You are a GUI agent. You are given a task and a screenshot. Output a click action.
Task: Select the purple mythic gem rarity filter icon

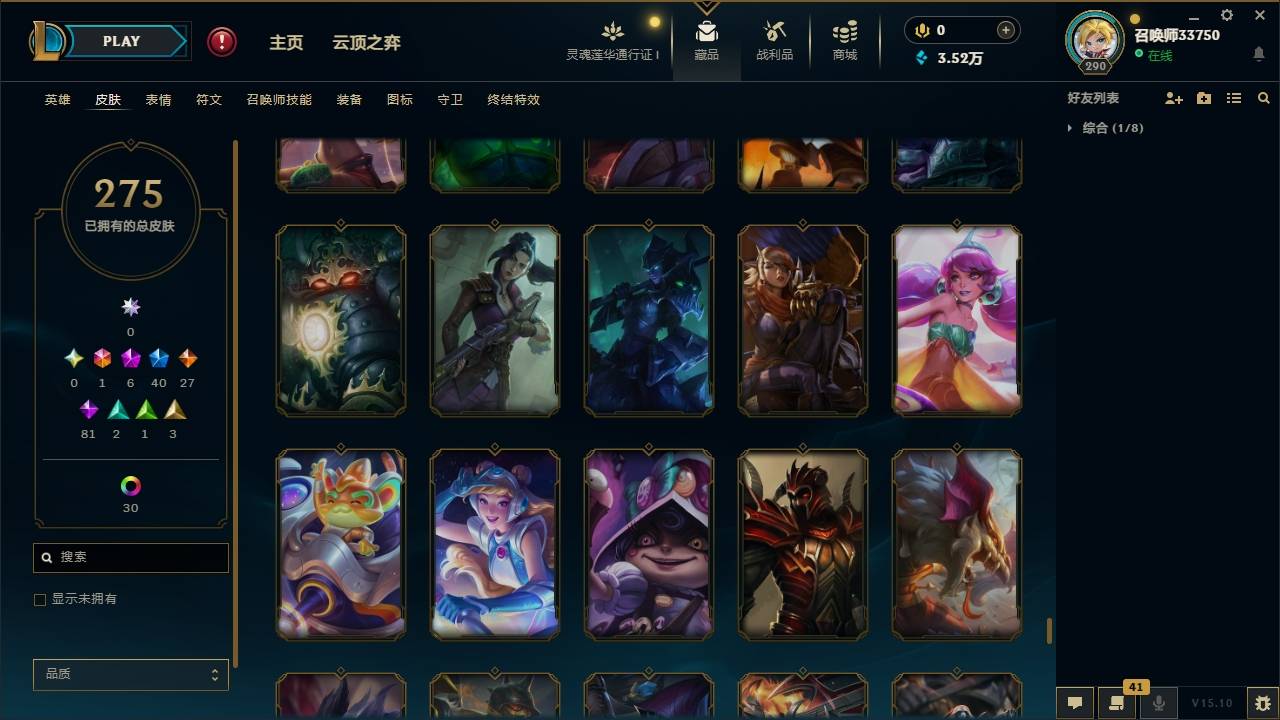coord(128,358)
